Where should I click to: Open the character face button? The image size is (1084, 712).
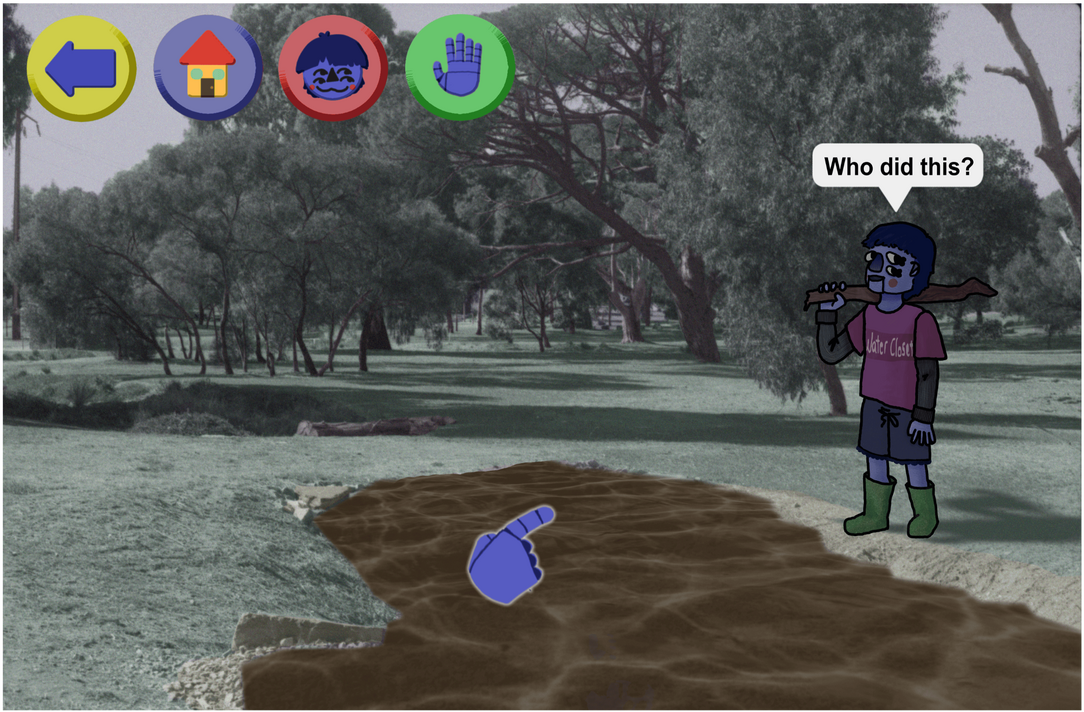(x=333, y=68)
